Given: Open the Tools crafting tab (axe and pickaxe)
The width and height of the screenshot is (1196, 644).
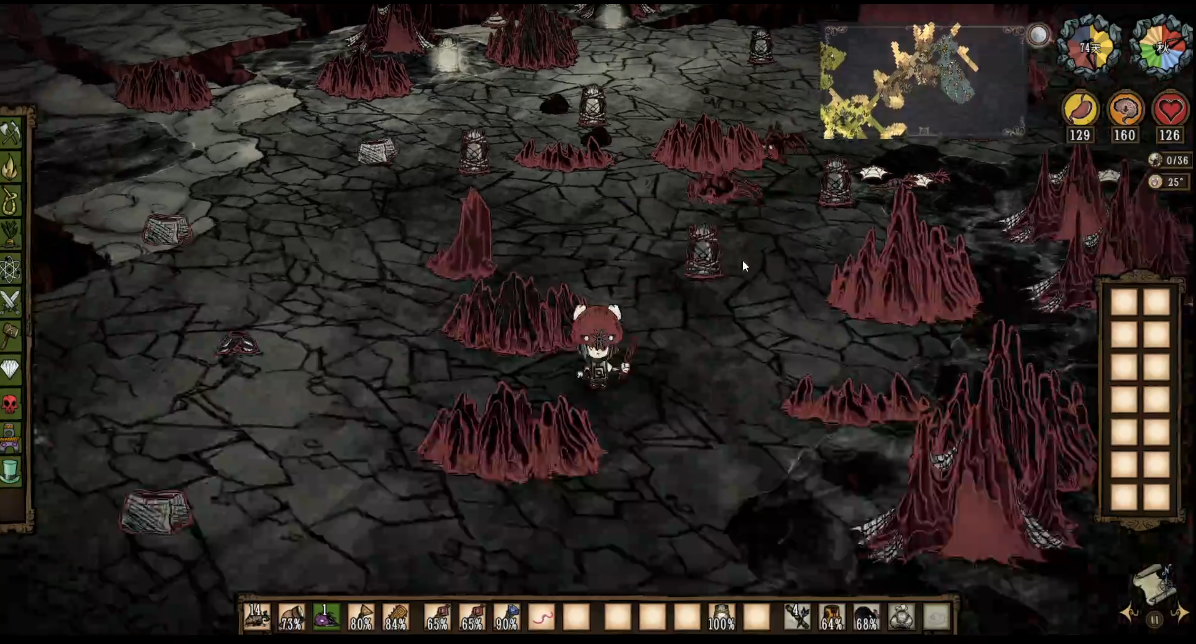Looking at the screenshot, I should point(11,133).
